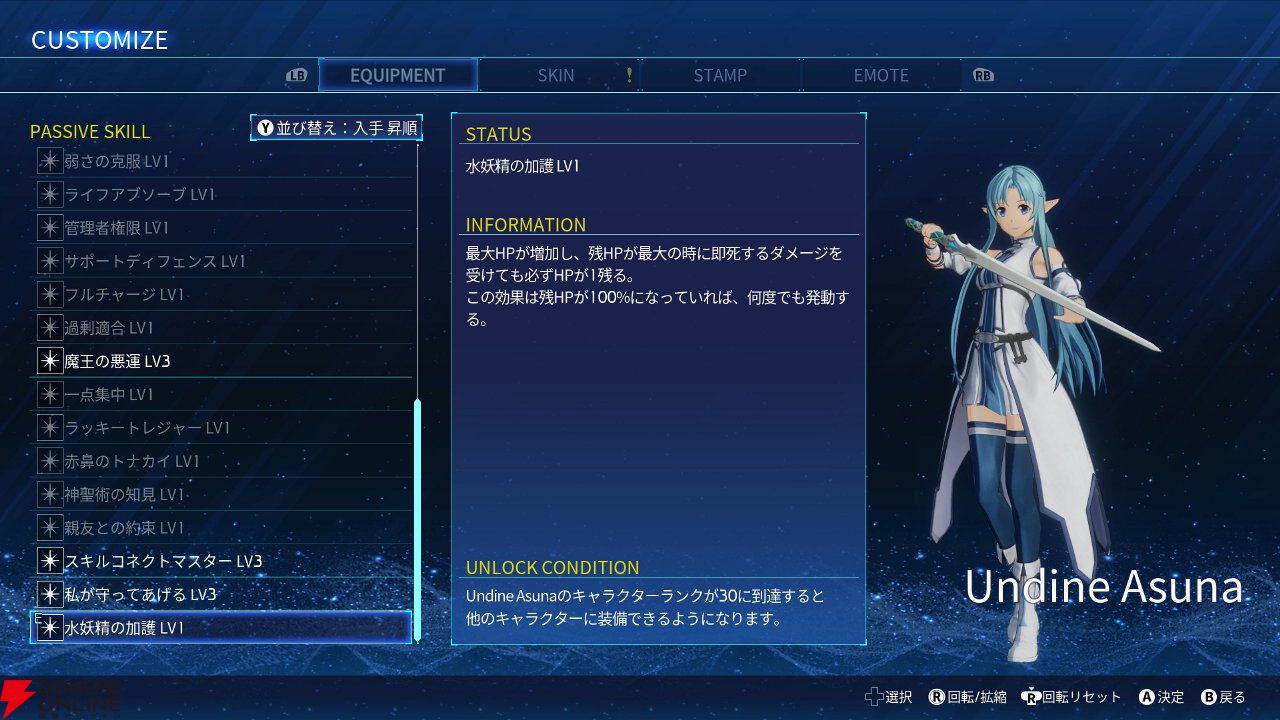
Task: Pick サポートディフェンス LV1 skill row
Action: point(222,261)
